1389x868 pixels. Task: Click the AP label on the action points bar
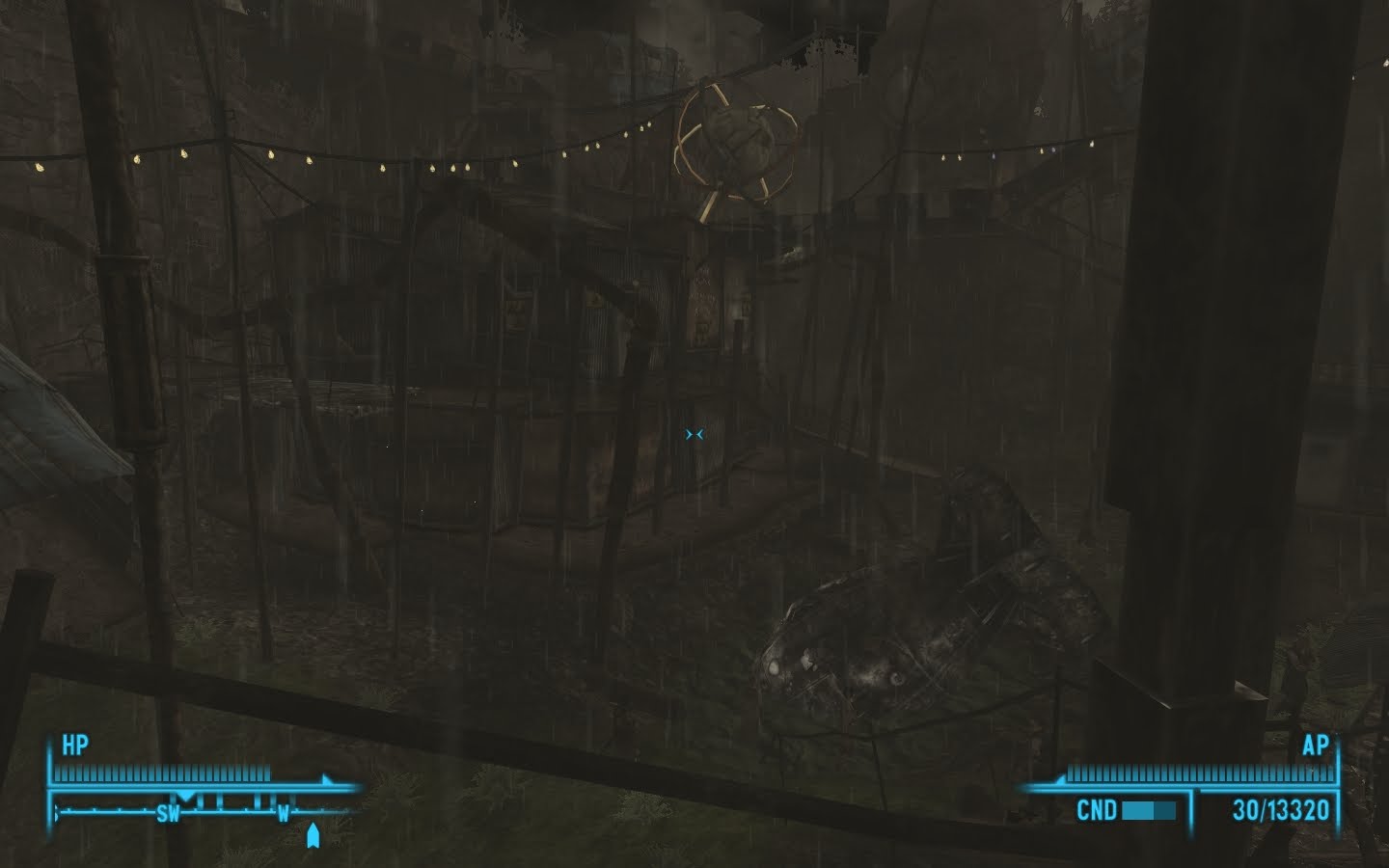point(1317,746)
